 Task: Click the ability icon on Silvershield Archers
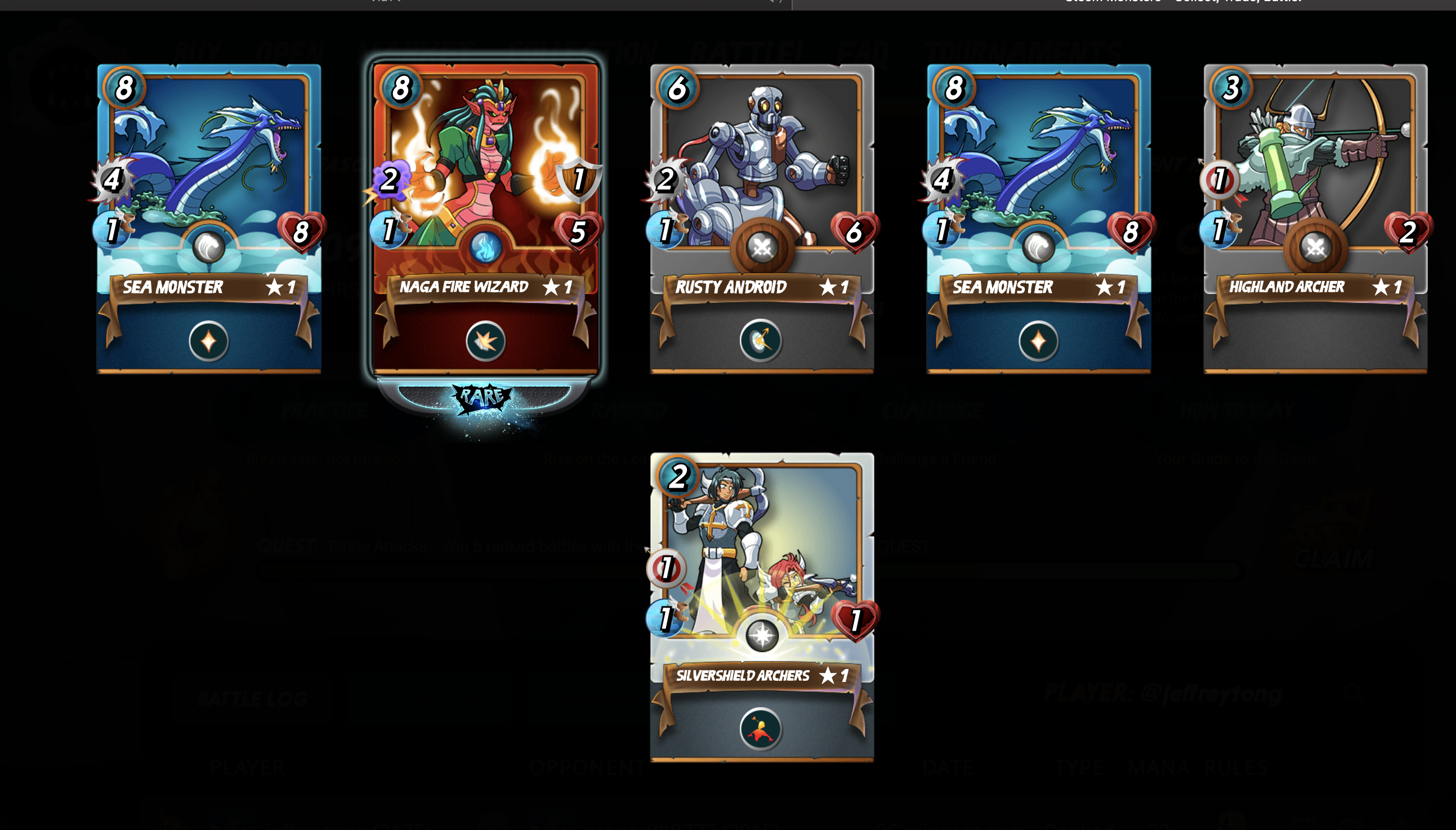(761, 729)
